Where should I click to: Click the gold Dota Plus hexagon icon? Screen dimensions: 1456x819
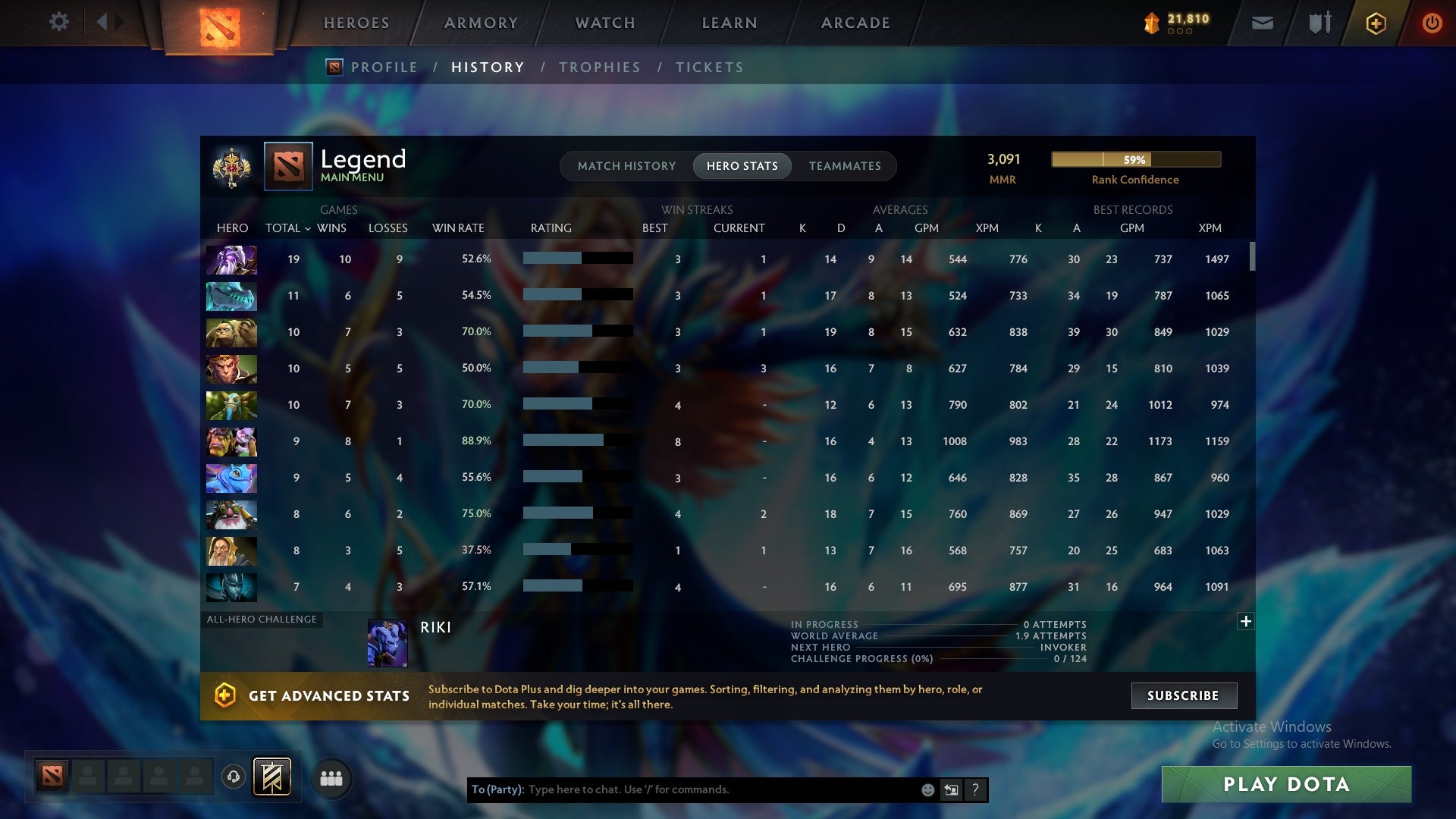click(x=1375, y=22)
